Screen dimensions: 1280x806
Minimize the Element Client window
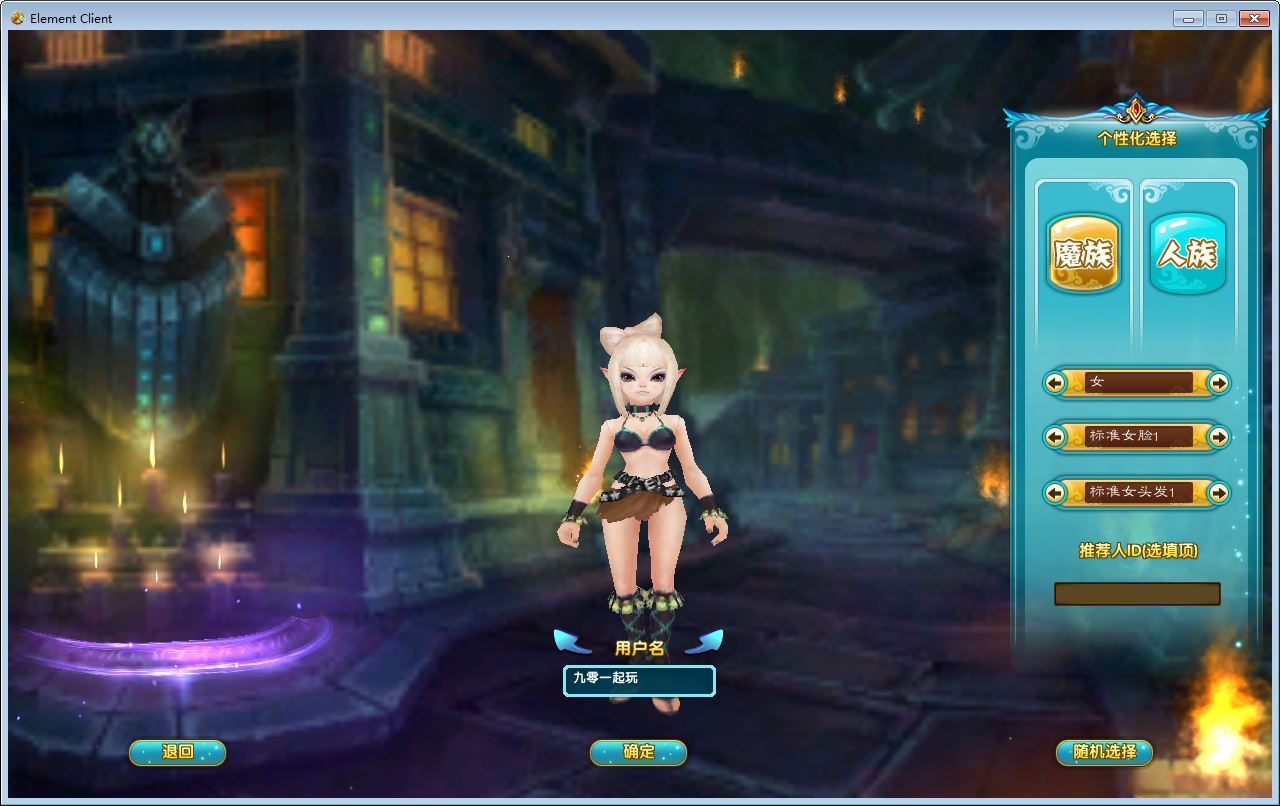click(x=1189, y=18)
